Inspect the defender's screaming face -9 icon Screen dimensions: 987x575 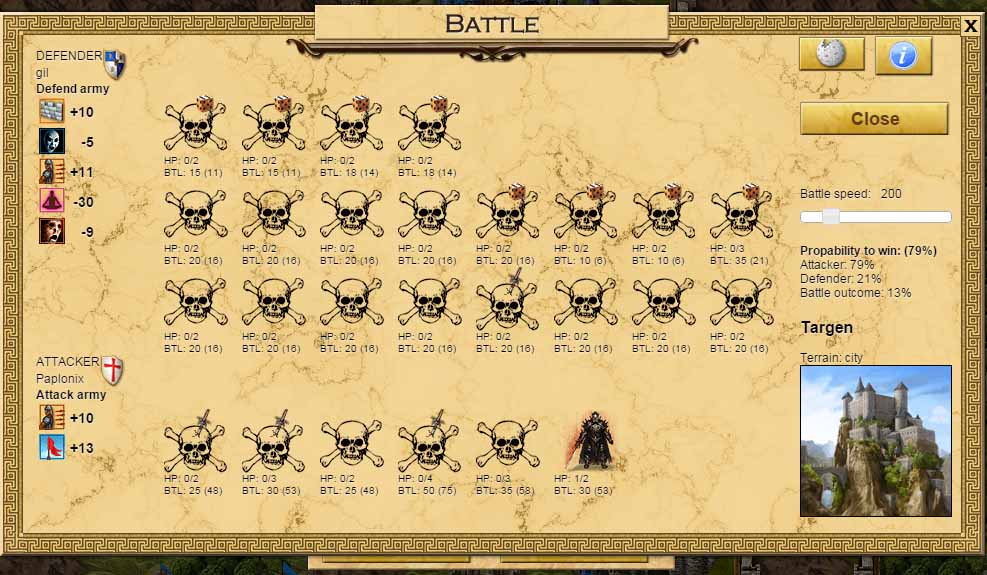click(x=51, y=231)
